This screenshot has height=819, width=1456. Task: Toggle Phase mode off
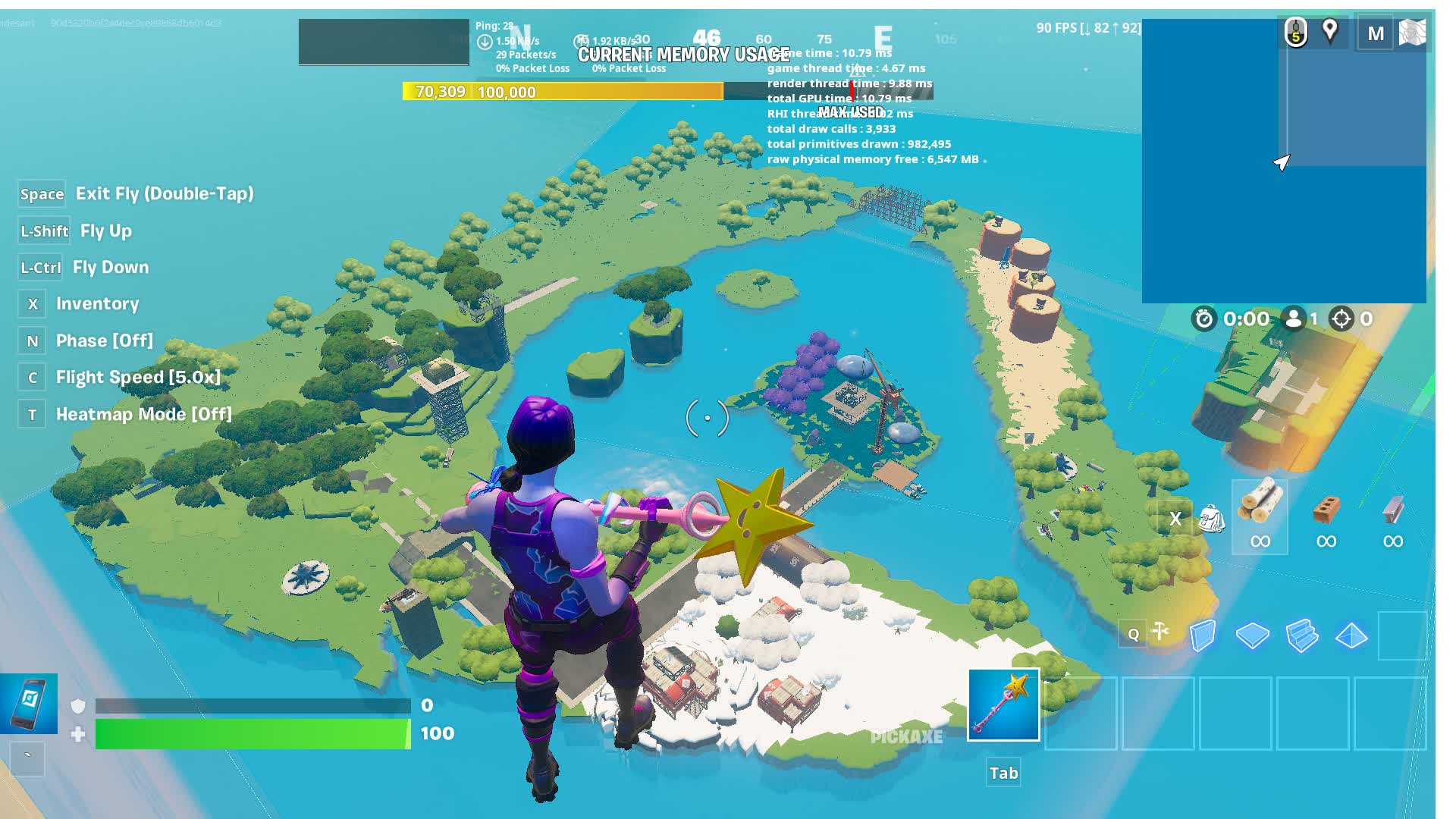point(104,340)
